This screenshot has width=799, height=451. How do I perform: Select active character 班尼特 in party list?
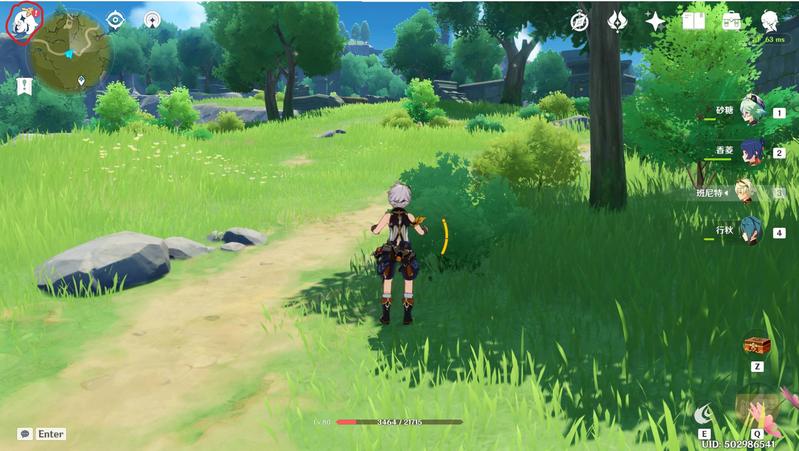(x=745, y=192)
